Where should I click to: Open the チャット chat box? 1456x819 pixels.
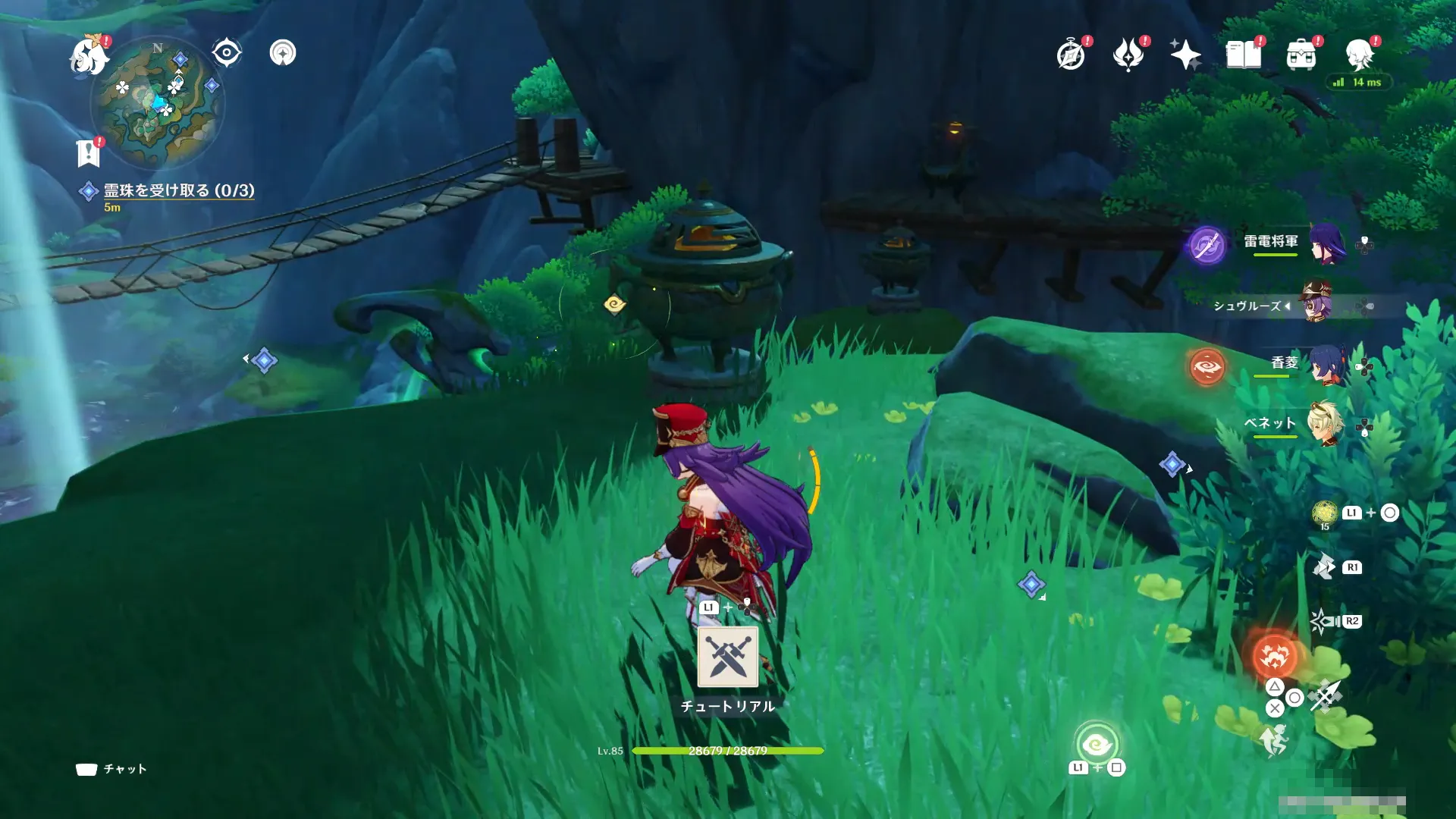[x=111, y=769]
